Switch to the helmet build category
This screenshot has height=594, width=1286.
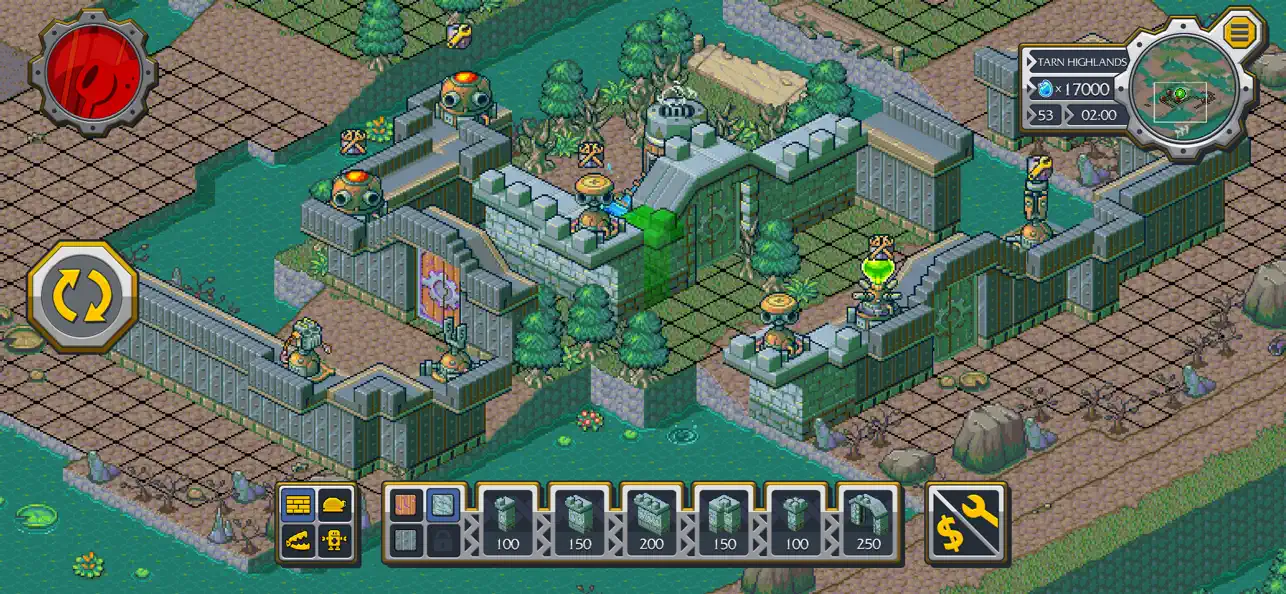pos(334,506)
